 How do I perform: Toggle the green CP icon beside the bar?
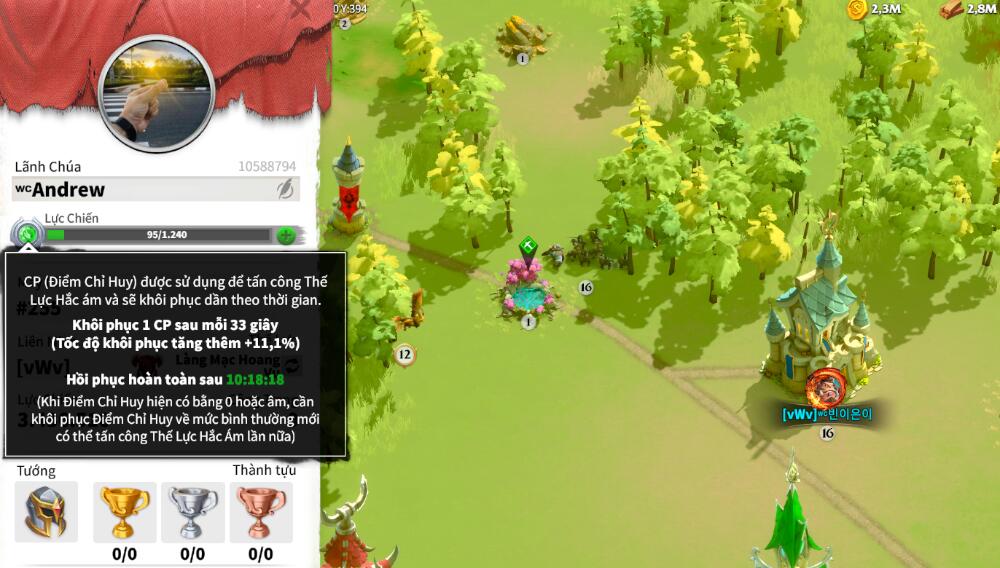point(28,236)
